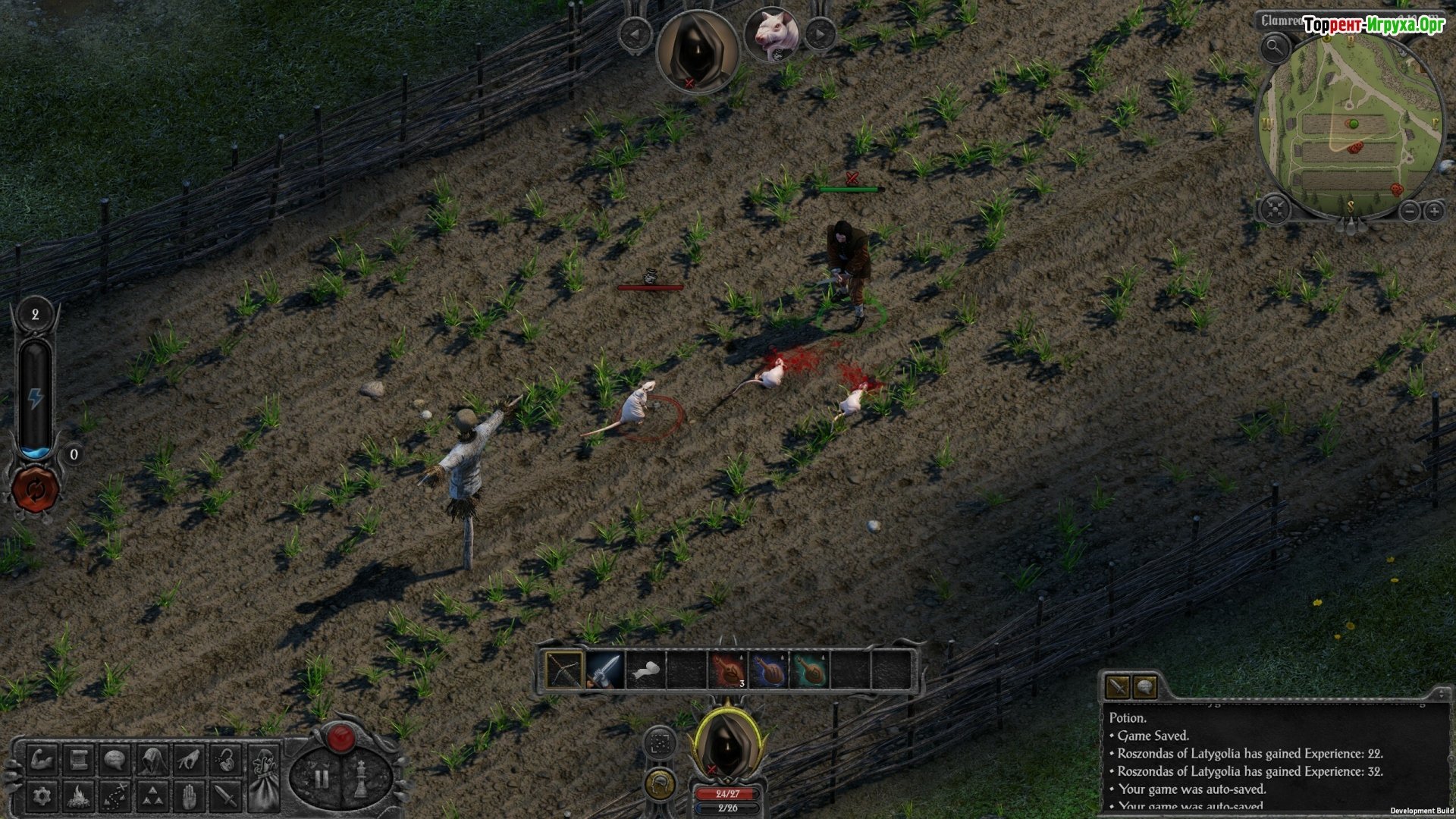
Task: Use the green potion in the hotbar
Action: pyautogui.click(x=809, y=670)
